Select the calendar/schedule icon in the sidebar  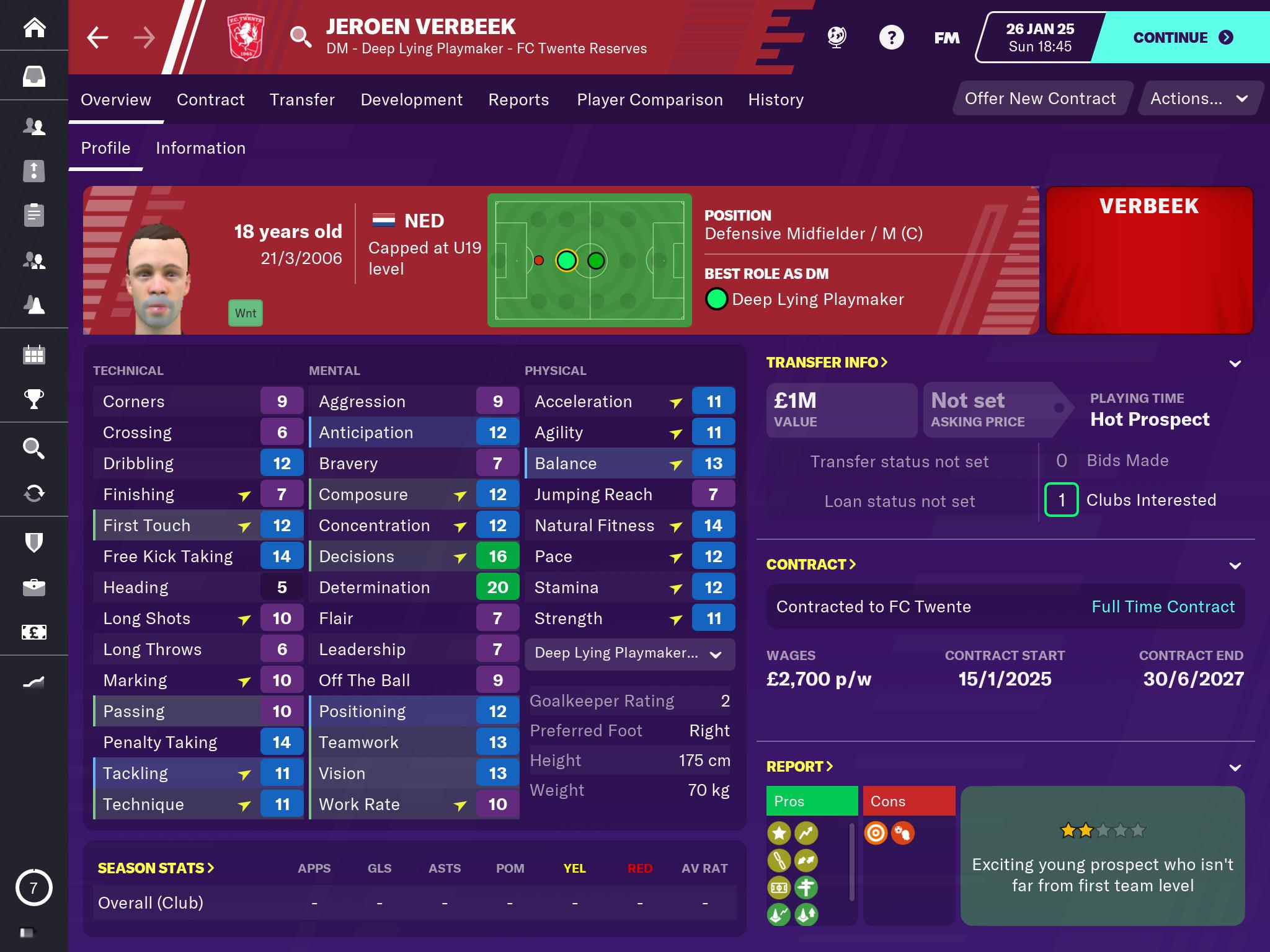pos(35,355)
